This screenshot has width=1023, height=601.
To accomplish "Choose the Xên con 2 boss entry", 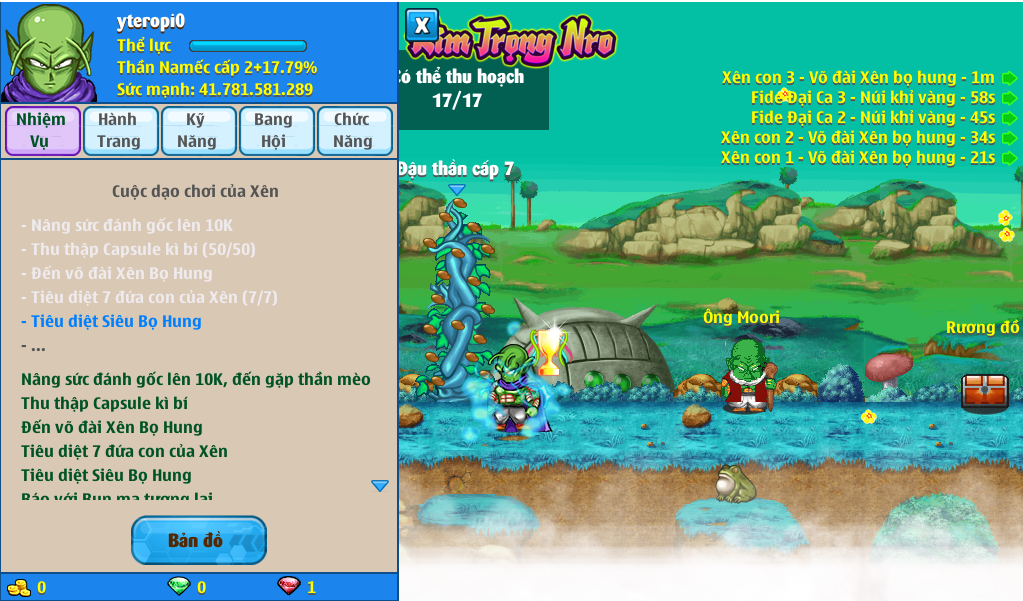I will [x=858, y=138].
